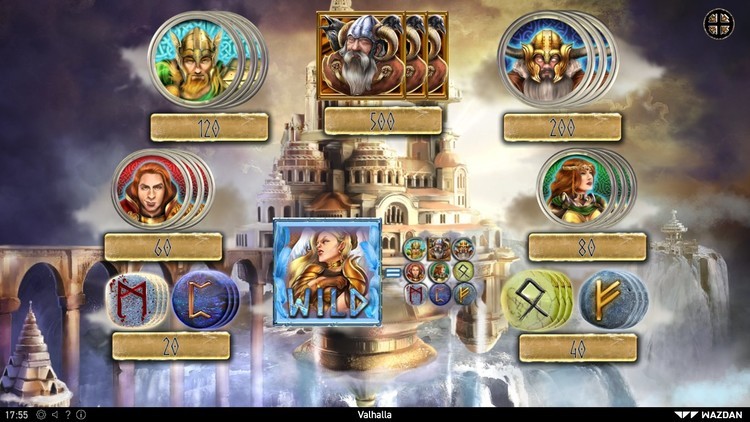Open help with the question mark icon
This screenshot has width=750, height=422.
tap(67, 414)
